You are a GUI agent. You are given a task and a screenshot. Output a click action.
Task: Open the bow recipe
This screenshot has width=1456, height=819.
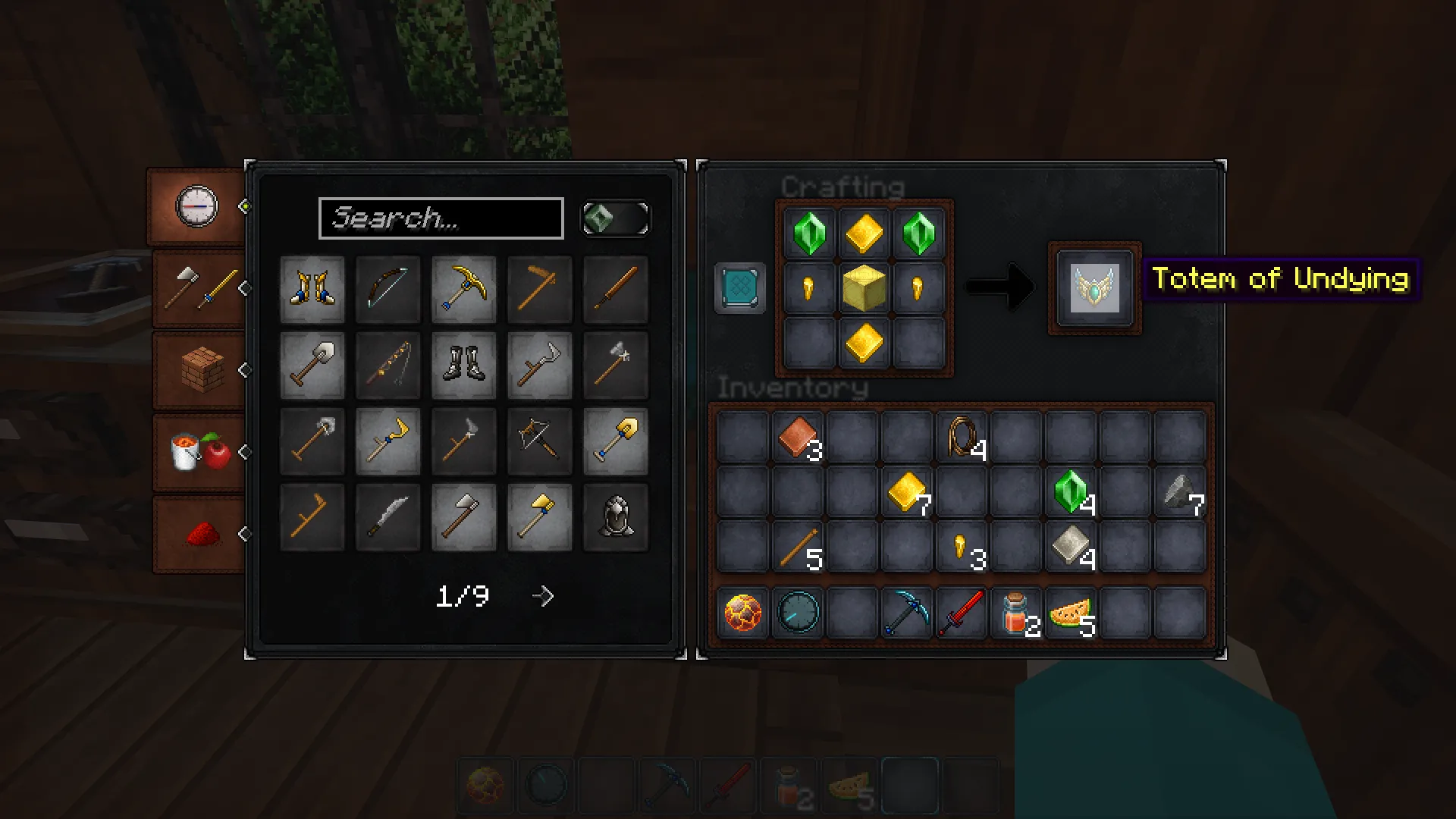point(388,289)
